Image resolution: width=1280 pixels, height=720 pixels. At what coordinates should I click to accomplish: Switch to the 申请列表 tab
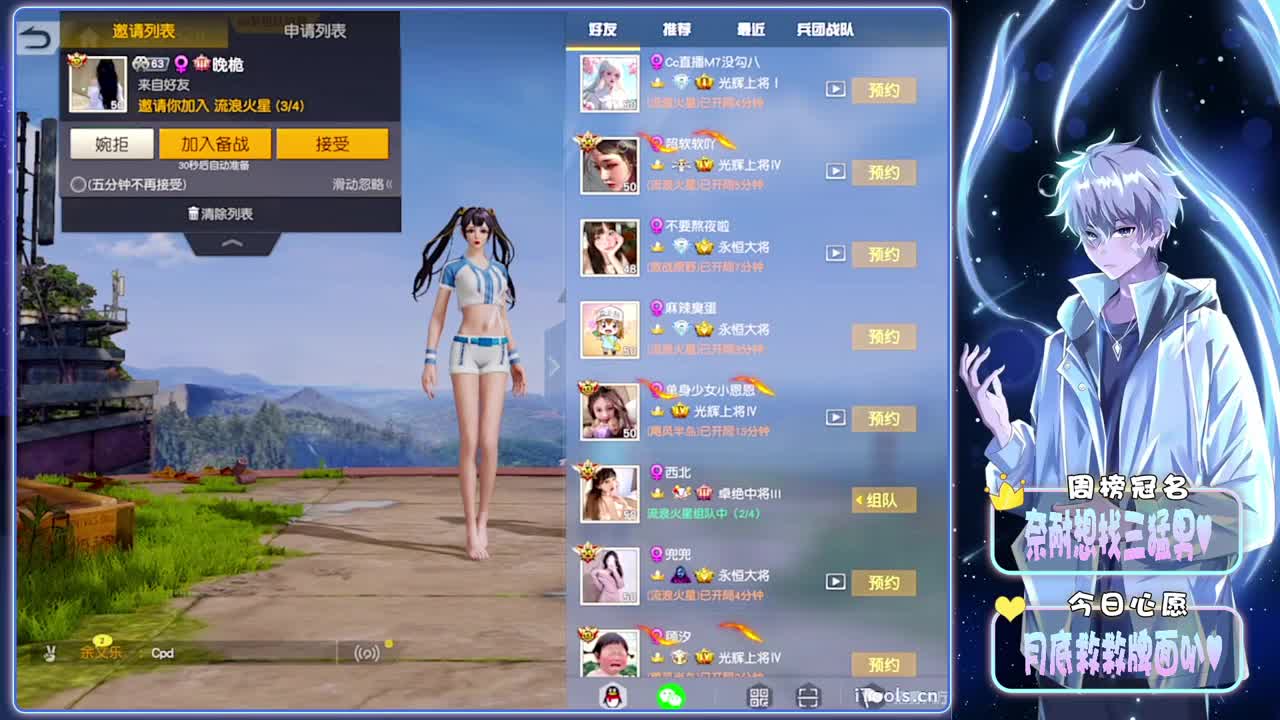tap(317, 31)
